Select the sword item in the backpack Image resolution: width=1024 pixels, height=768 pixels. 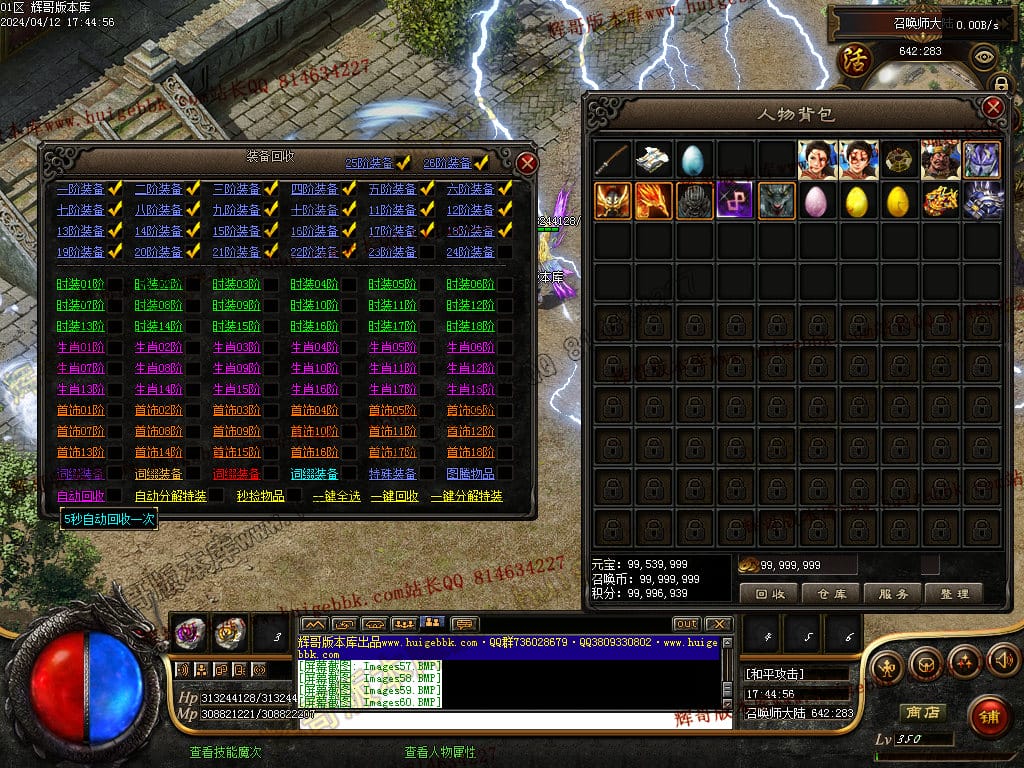pyautogui.click(x=612, y=159)
